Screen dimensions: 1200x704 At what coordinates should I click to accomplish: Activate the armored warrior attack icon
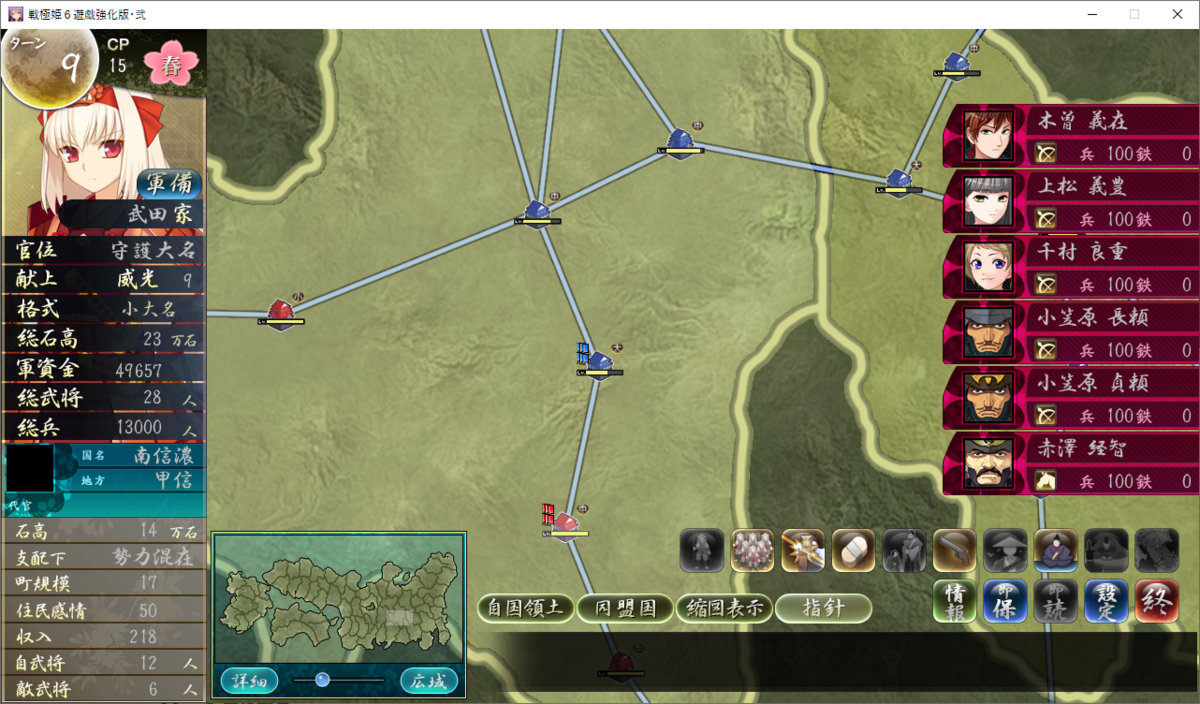pyautogui.click(x=803, y=551)
